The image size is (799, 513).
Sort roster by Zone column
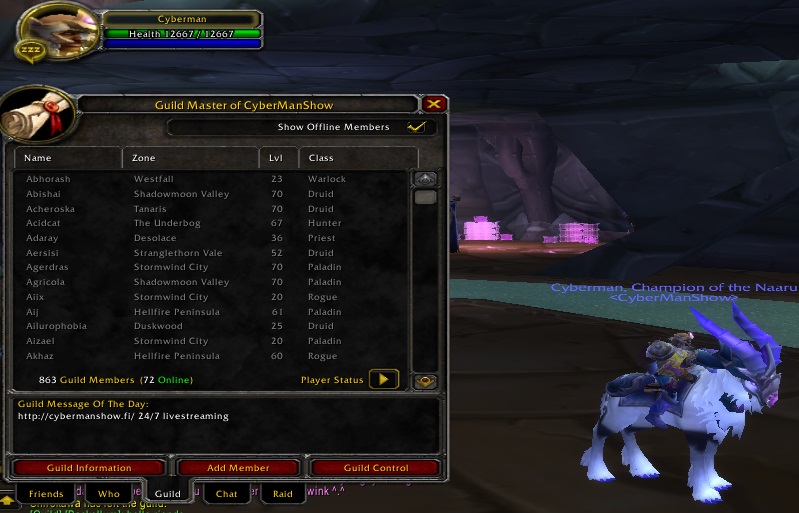190,158
